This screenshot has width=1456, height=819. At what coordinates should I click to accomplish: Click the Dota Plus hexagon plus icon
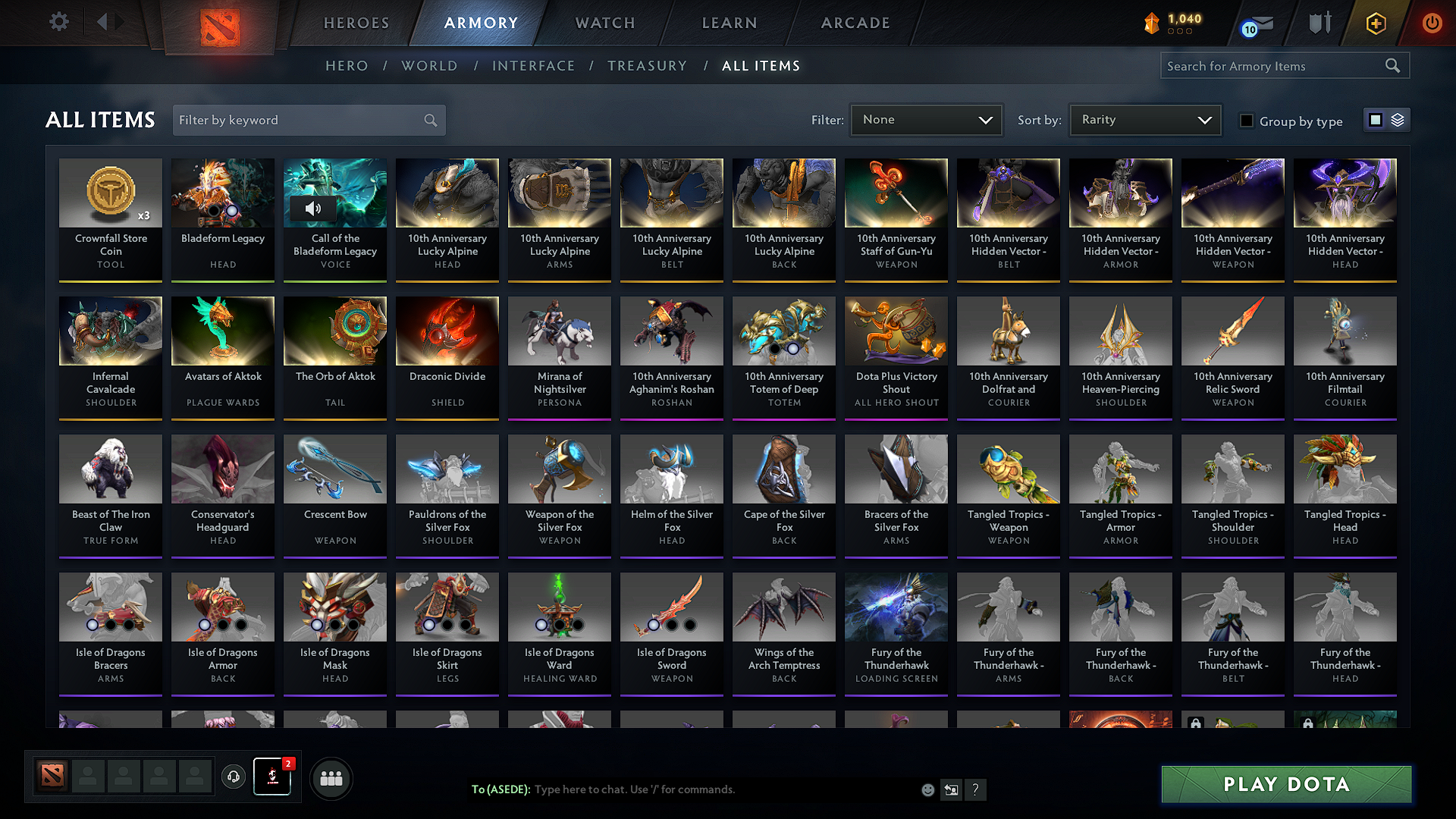tap(1375, 24)
